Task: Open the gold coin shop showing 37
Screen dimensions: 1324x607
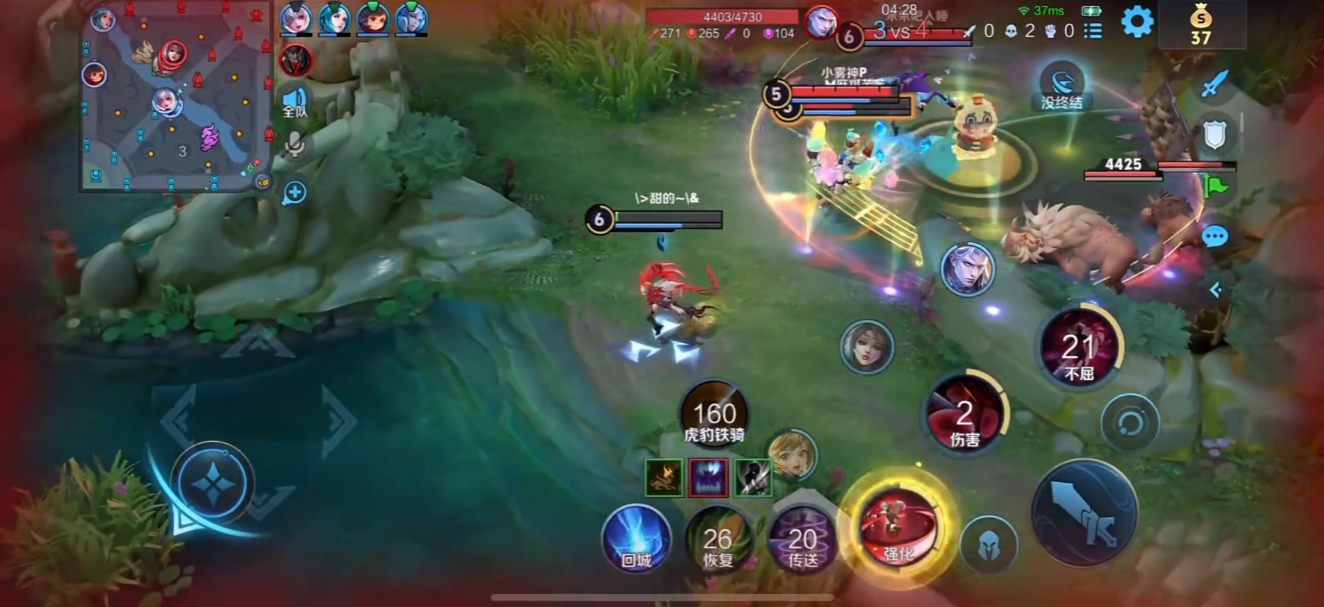Action: click(x=1201, y=25)
